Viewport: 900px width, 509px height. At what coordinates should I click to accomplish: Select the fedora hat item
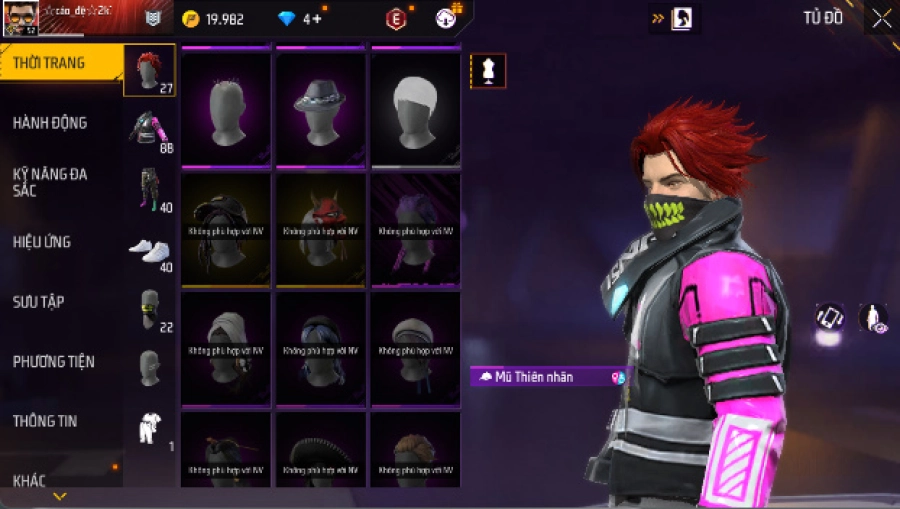click(319, 107)
